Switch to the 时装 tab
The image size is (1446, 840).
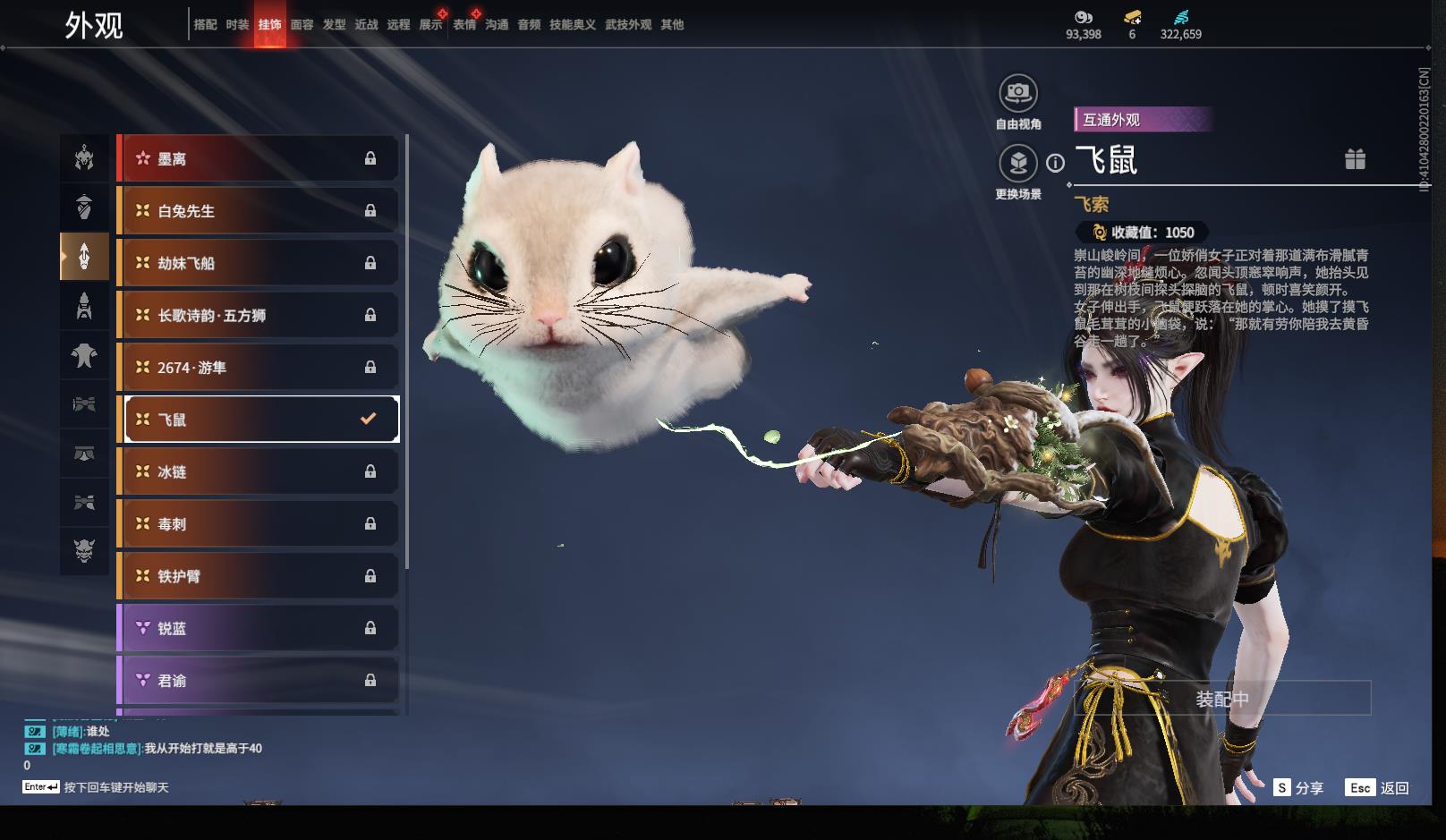pyautogui.click(x=237, y=25)
